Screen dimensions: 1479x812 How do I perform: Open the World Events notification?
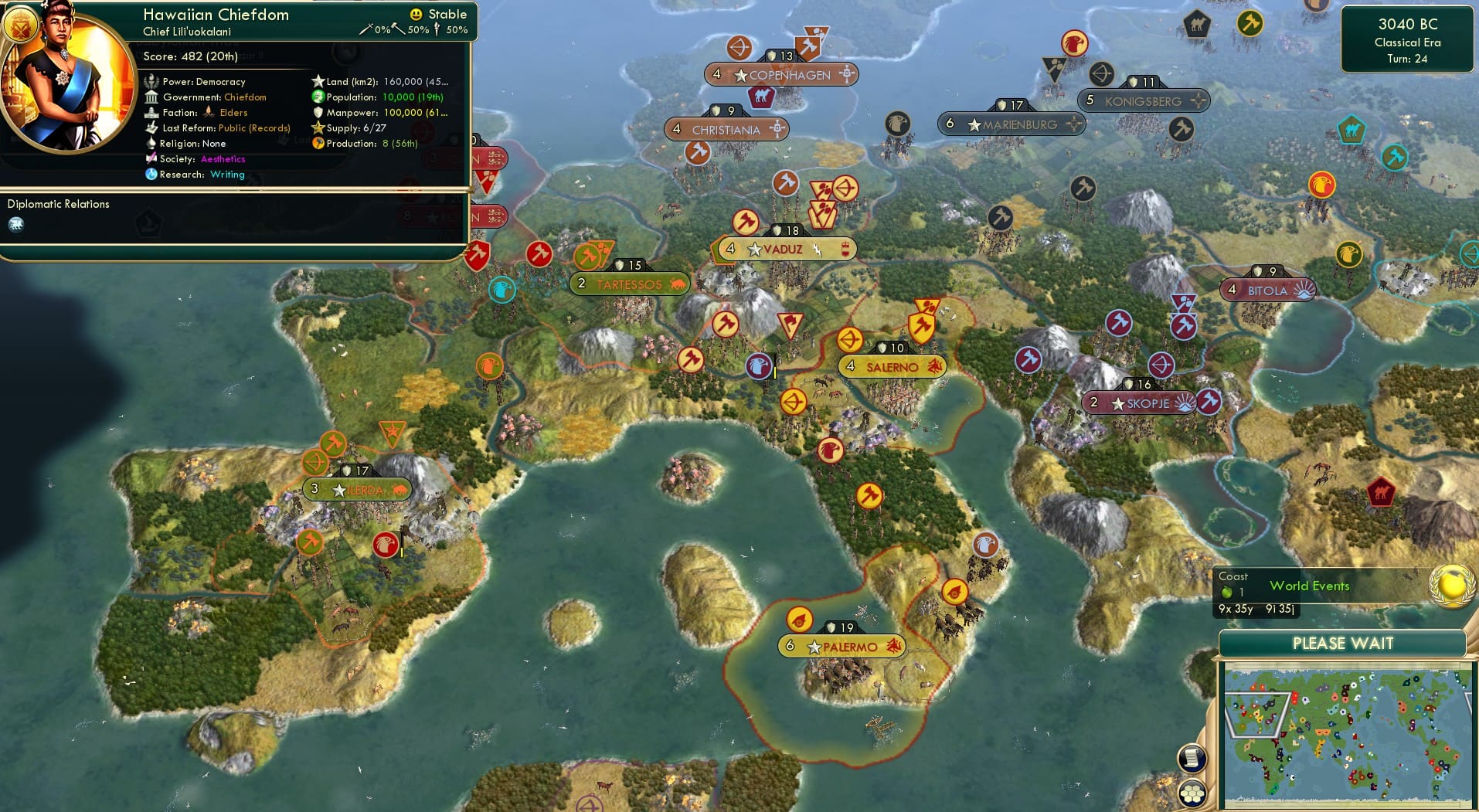(1309, 586)
